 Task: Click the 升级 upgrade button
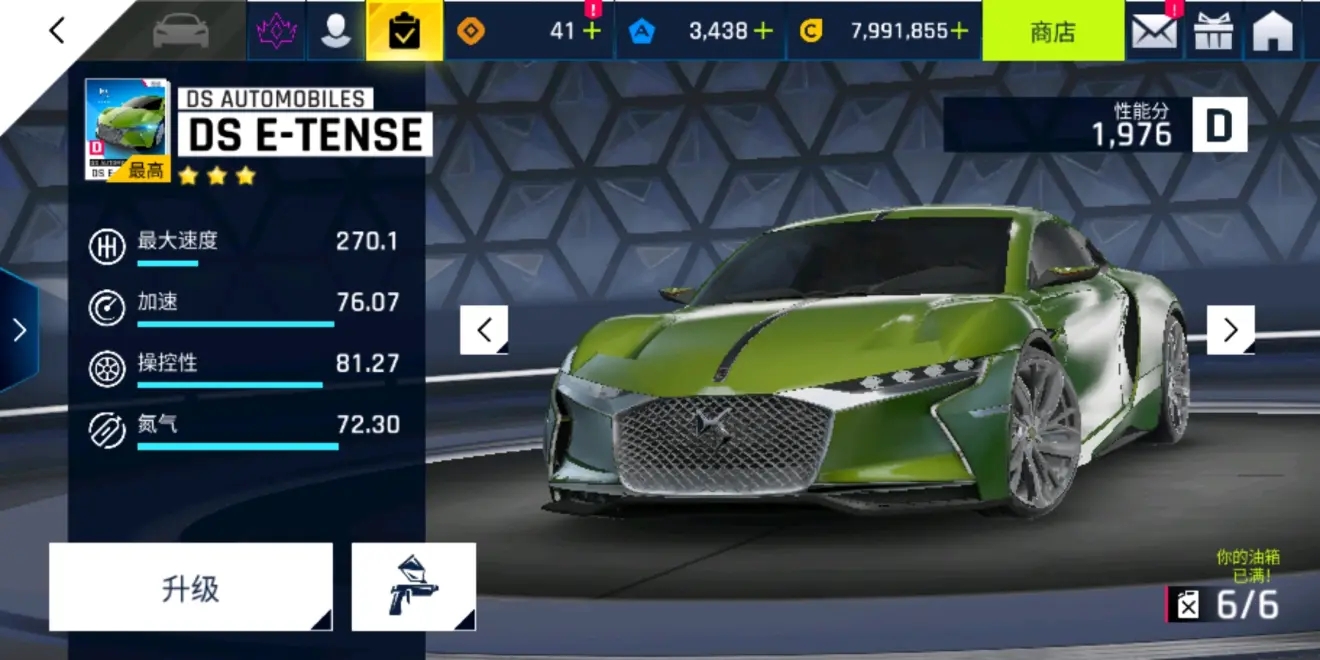pos(190,588)
